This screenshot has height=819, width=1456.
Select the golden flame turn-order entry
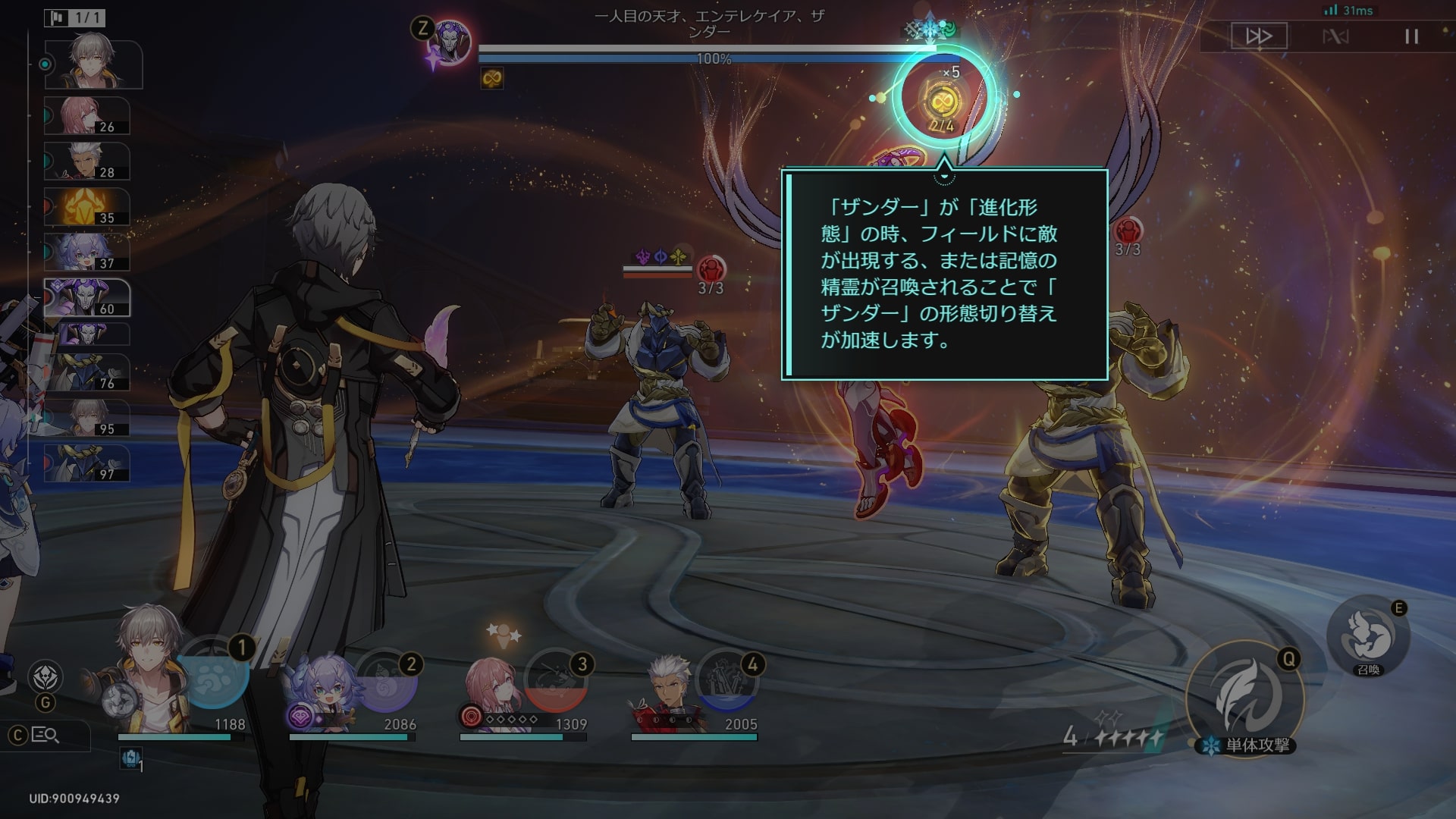click(x=87, y=207)
